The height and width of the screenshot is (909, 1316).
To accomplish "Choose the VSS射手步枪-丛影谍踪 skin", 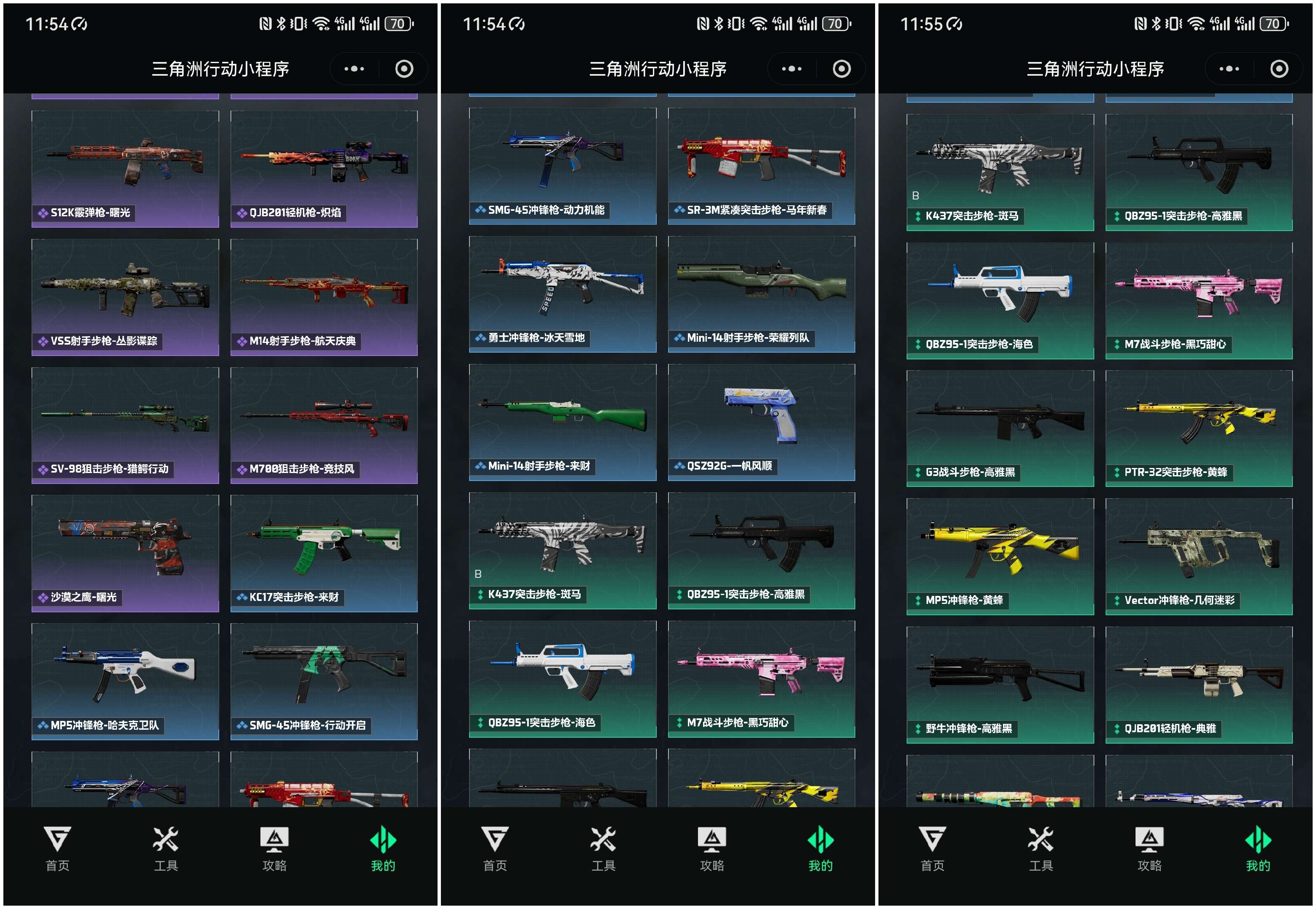I will [x=125, y=297].
